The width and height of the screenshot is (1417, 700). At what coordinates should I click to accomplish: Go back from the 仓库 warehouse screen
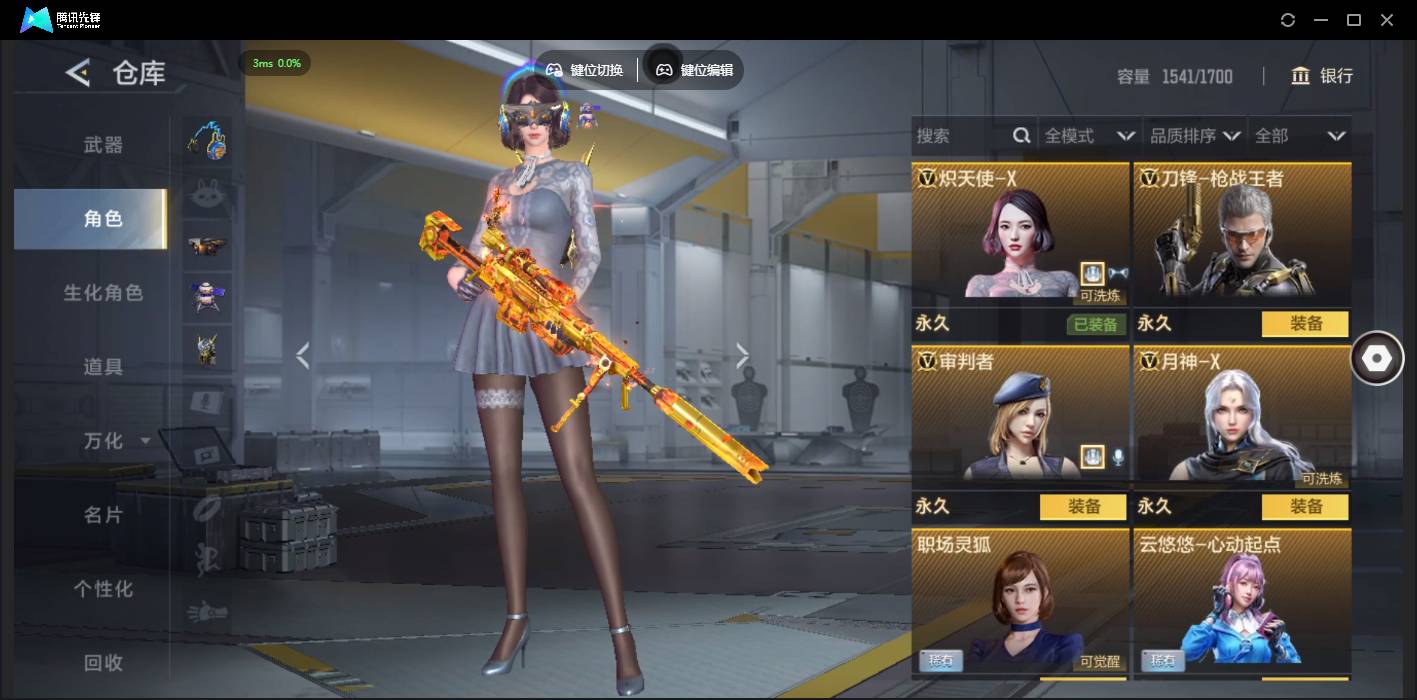click(x=78, y=73)
